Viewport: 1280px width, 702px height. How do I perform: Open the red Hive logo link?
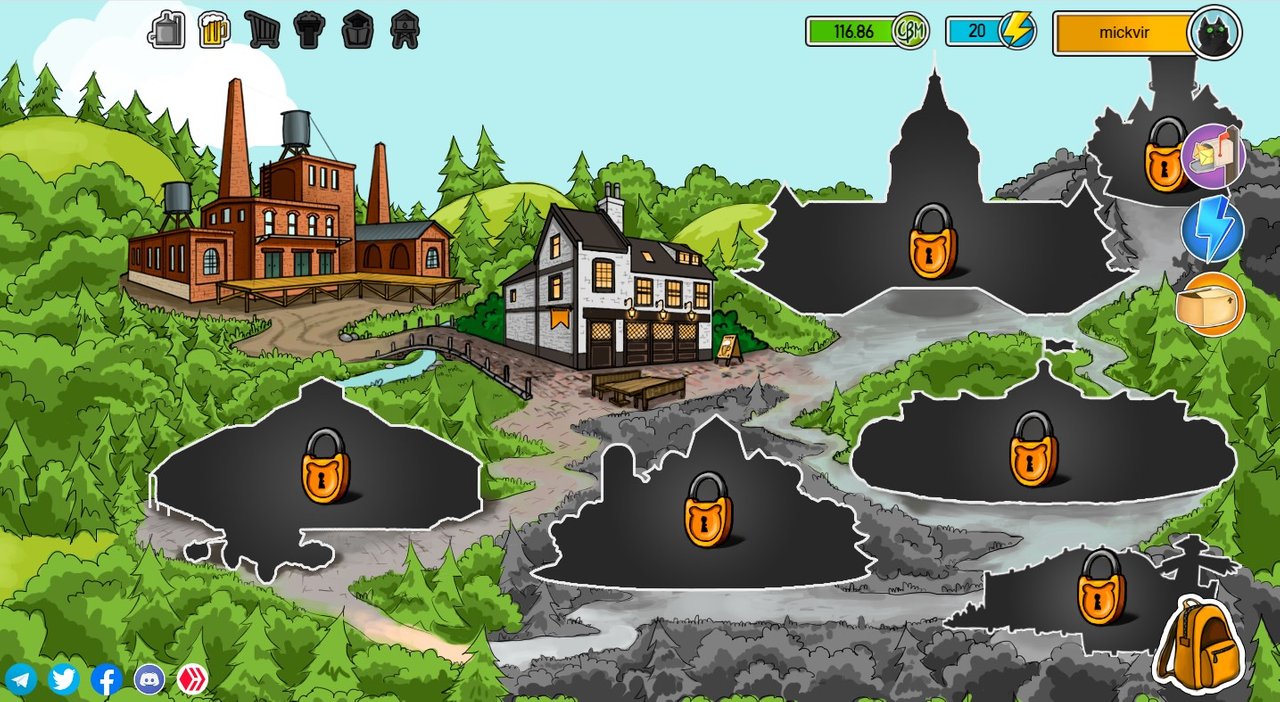(x=193, y=680)
